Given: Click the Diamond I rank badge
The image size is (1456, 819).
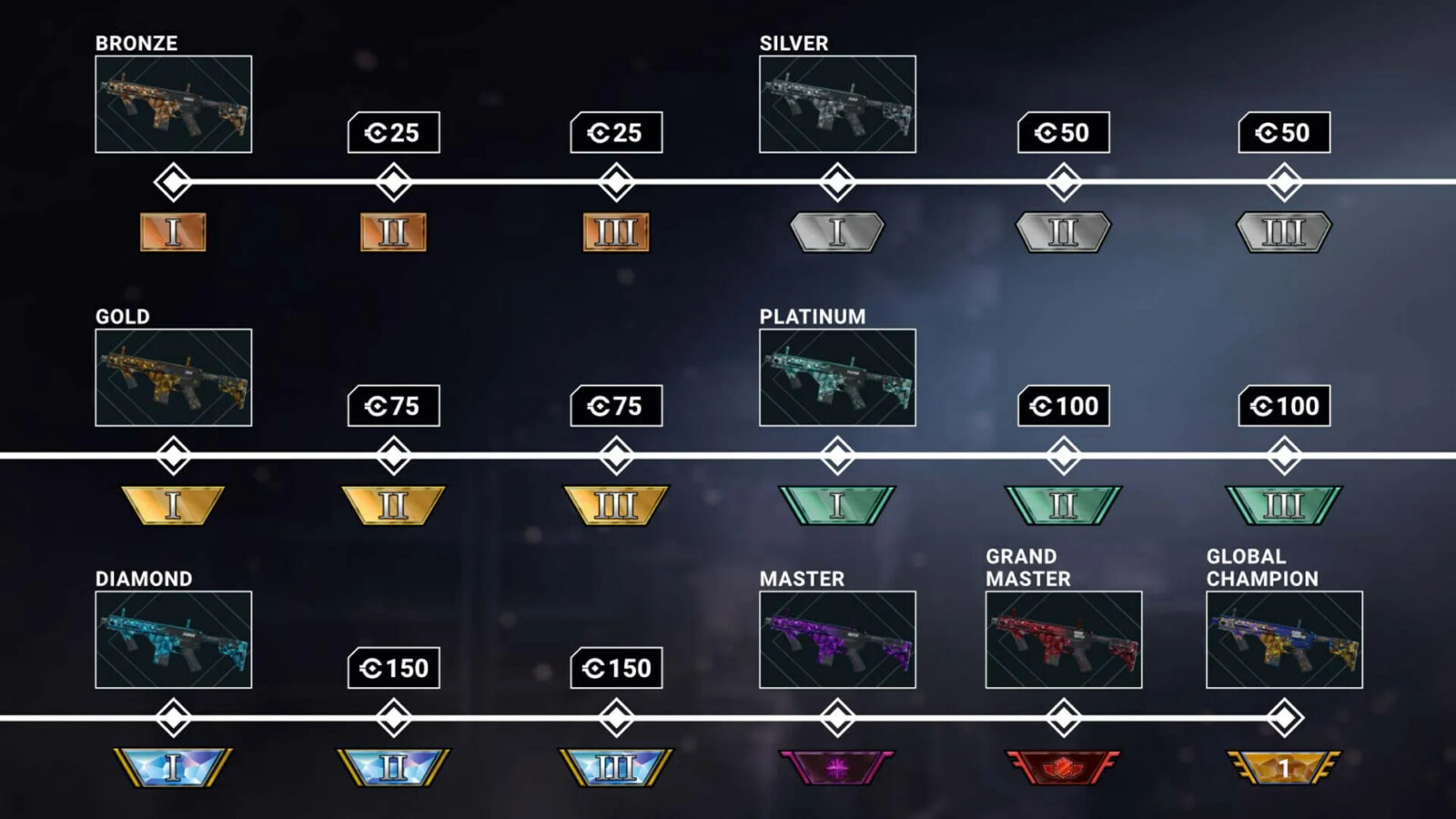Looking at the screenshot, I should click(x=173, y=767).
